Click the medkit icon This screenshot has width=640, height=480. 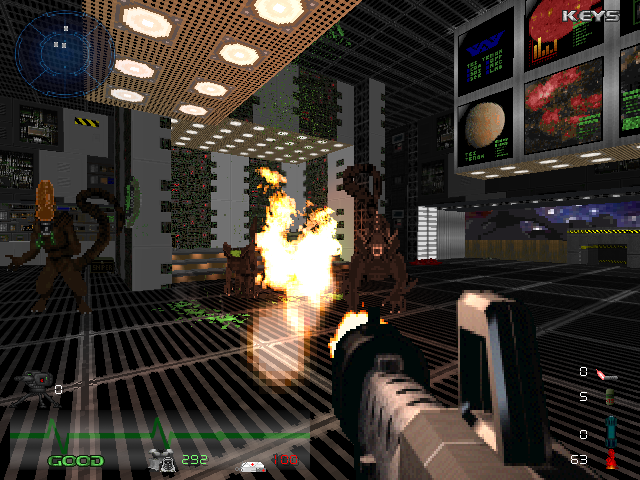tap(250, 465)
